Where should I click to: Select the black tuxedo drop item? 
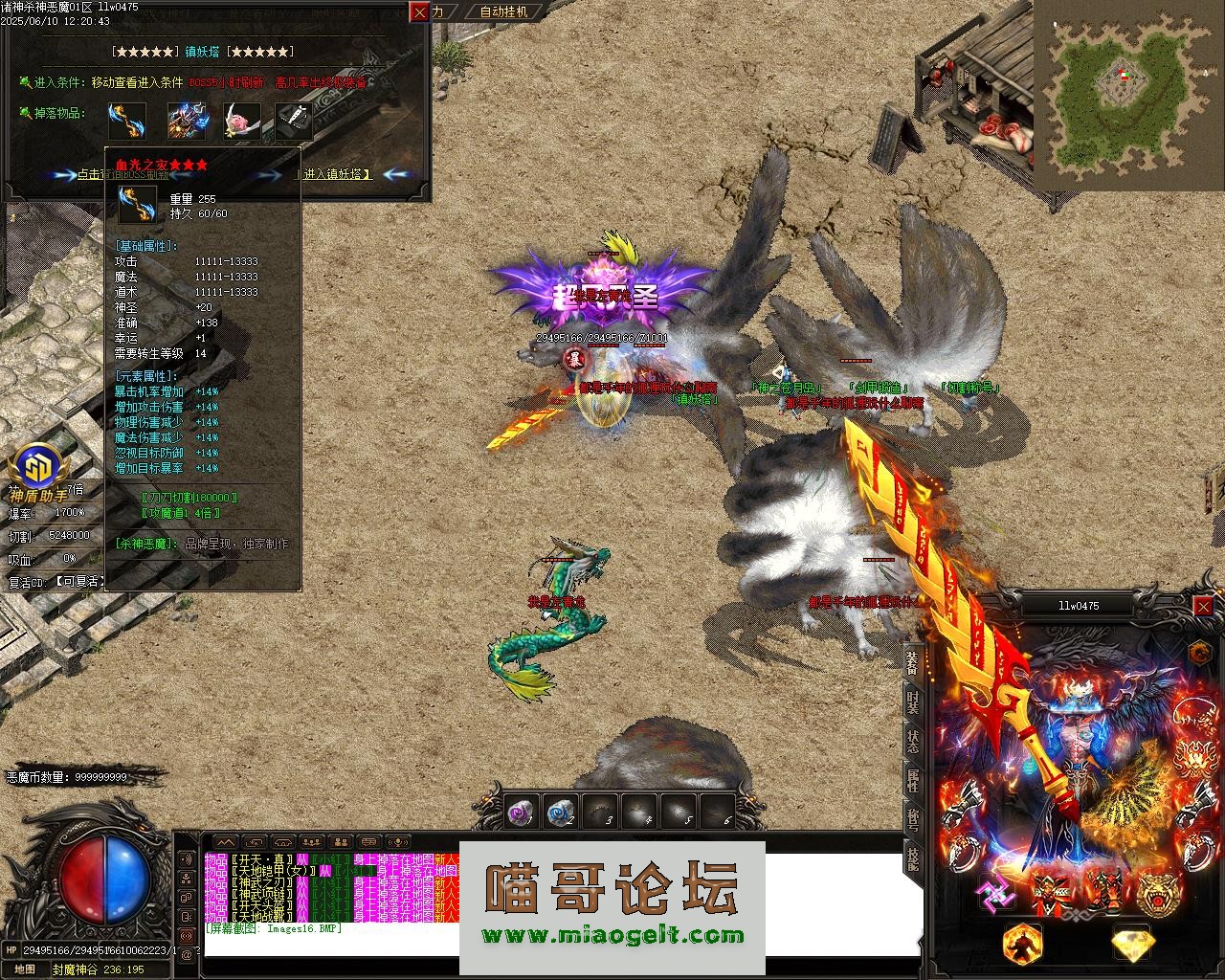tap(295, 122)
